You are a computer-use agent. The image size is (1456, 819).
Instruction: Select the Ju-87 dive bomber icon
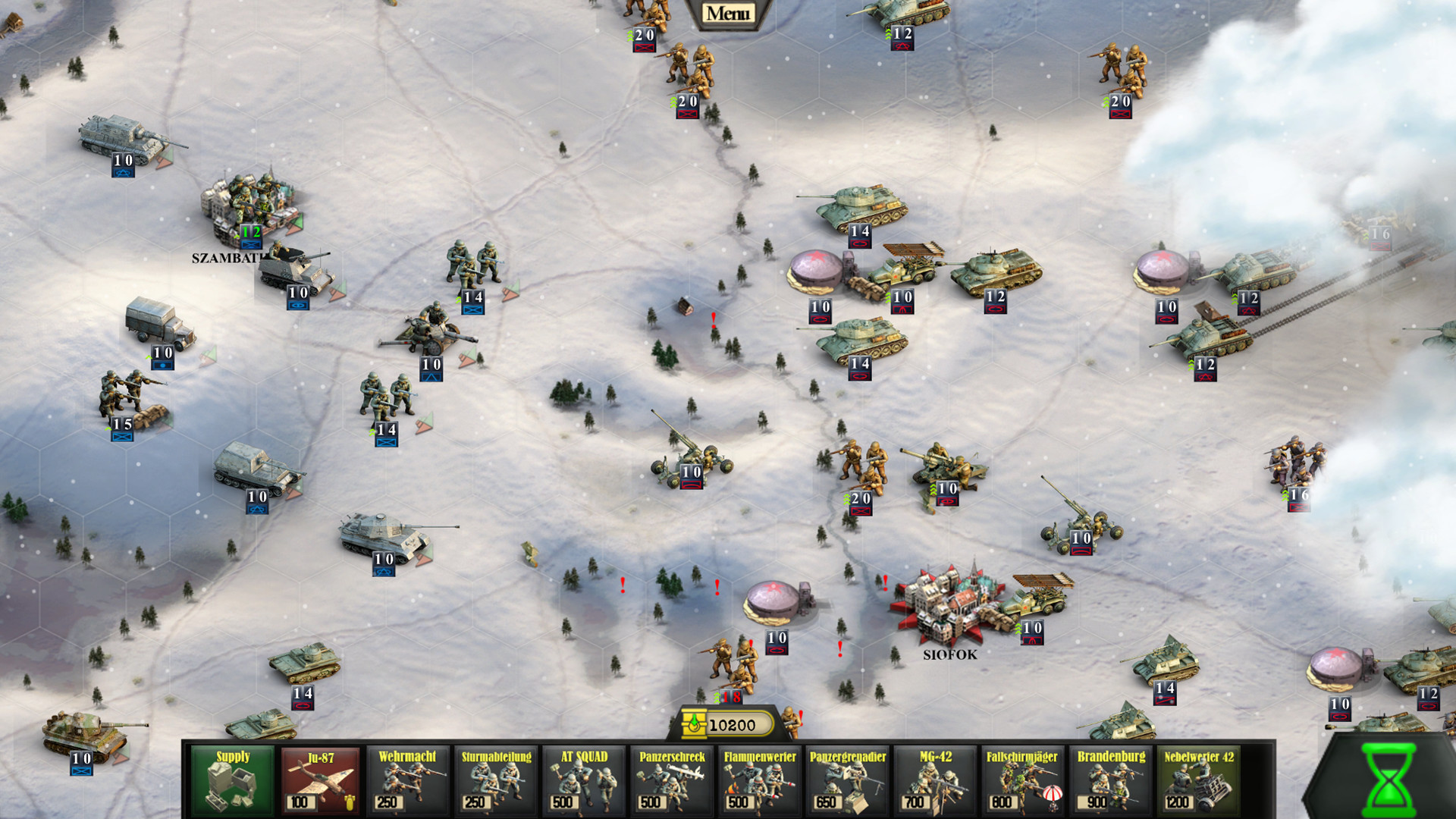320,778
